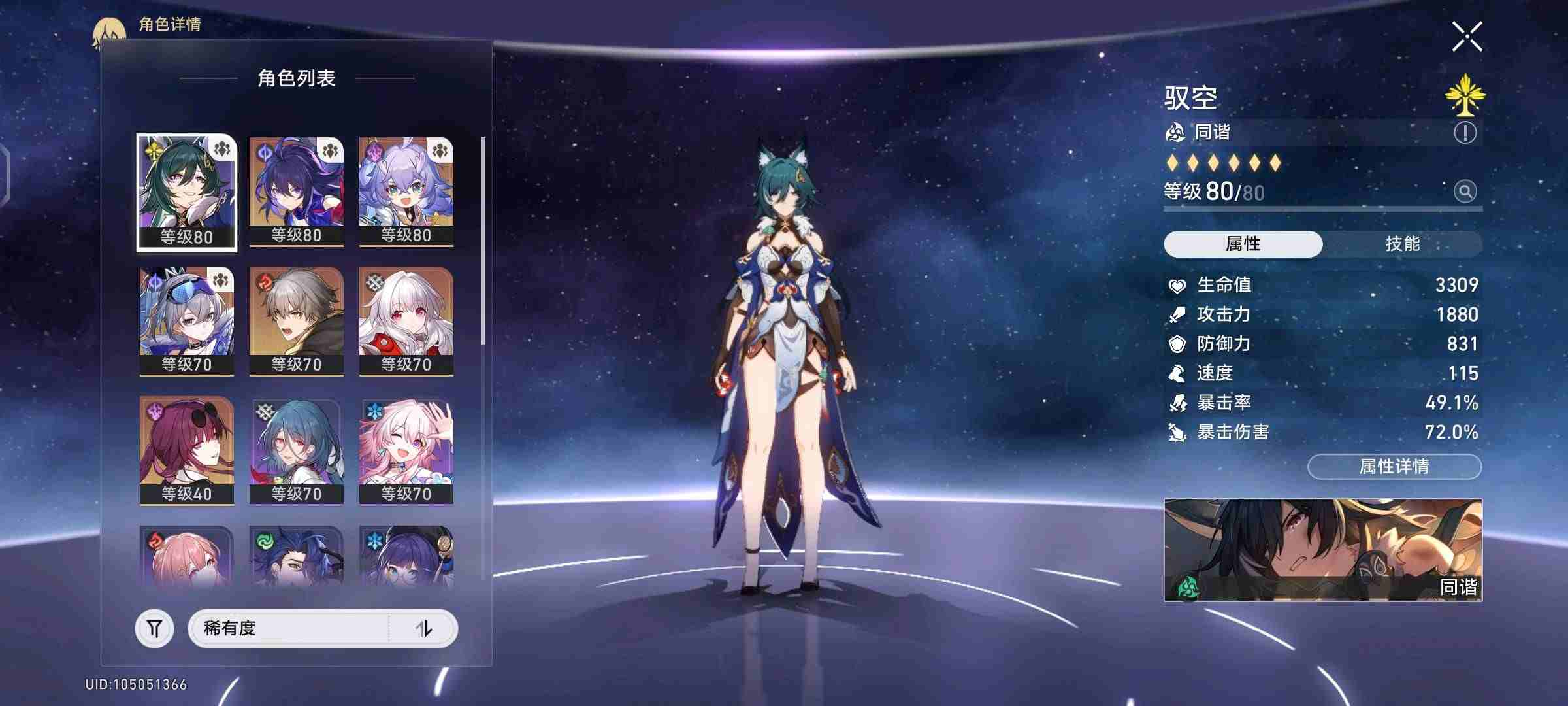This screenshot has height=706, width=1568.
Task: Select the gray-haired shouting level 70 character
Action: click(x=297, y=320)
